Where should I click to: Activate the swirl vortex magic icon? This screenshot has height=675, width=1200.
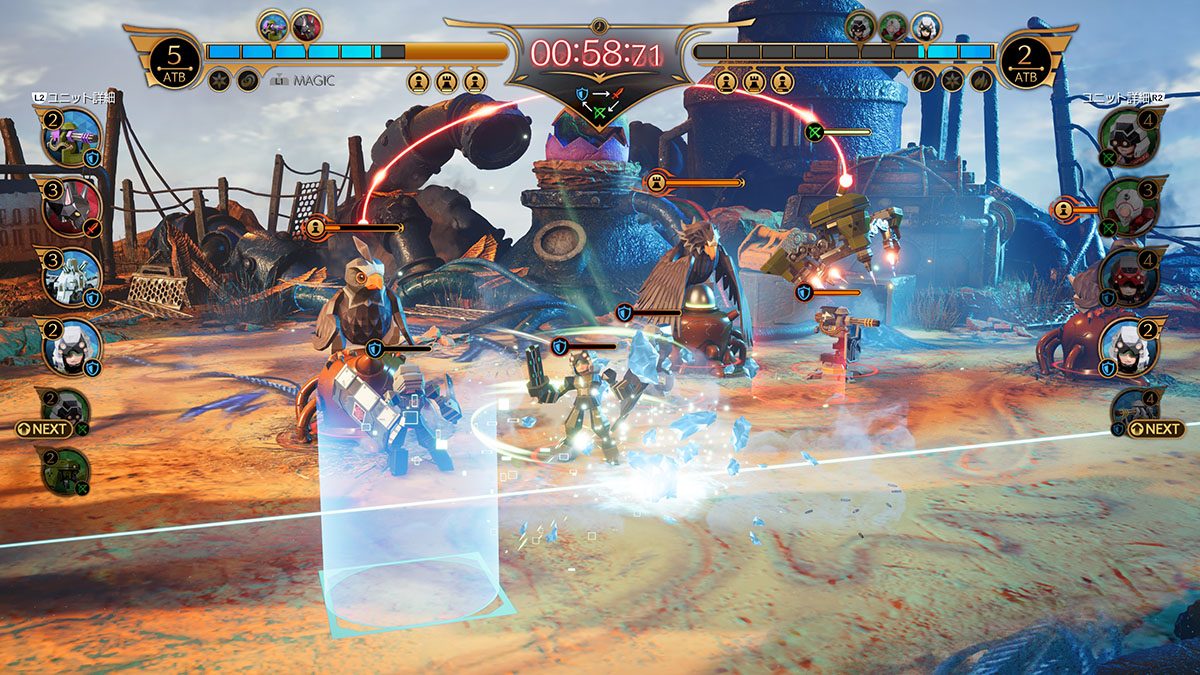[247, 80]
